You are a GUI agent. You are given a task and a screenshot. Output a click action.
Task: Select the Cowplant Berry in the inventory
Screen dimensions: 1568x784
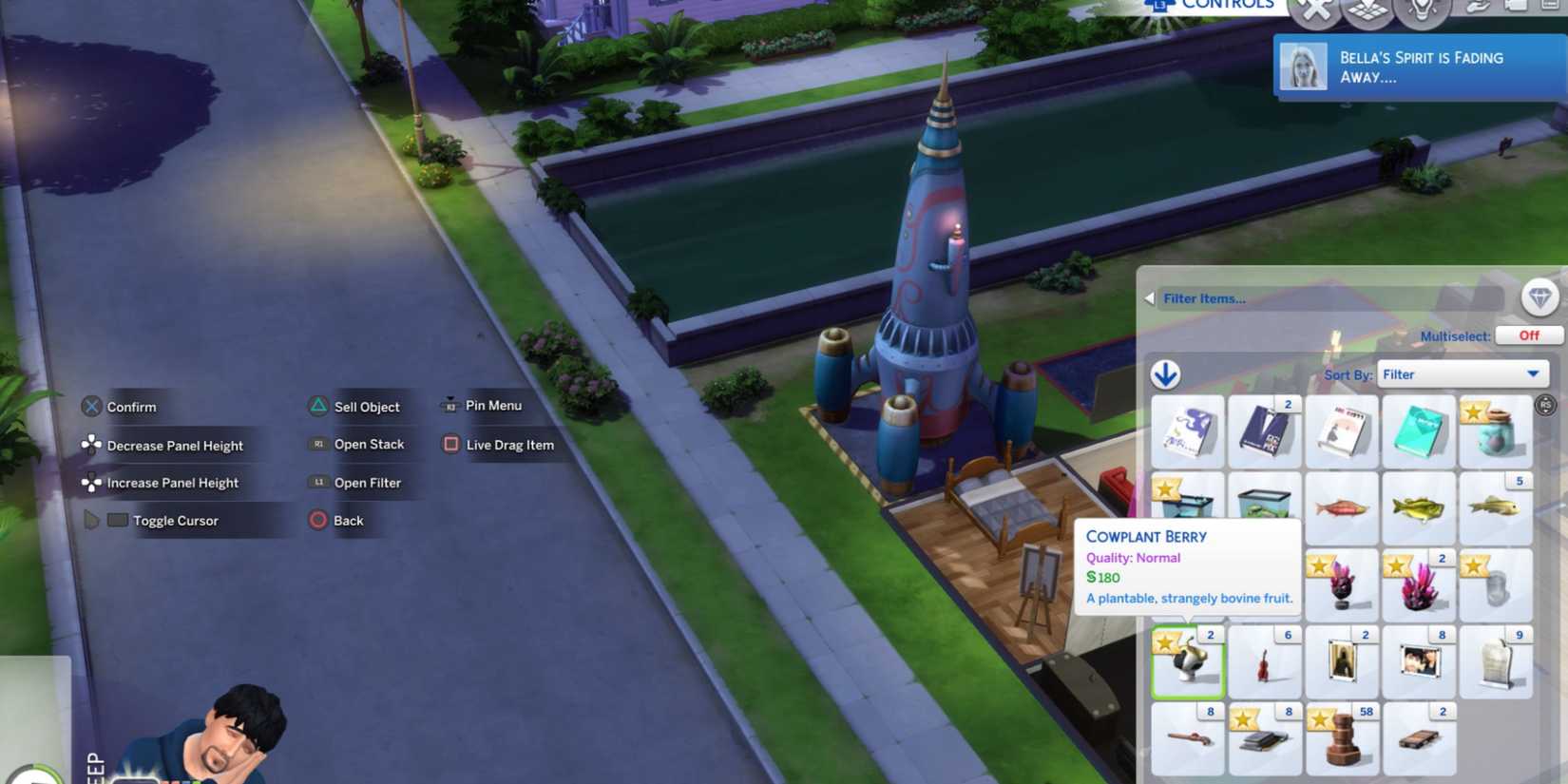(1187, 661)
